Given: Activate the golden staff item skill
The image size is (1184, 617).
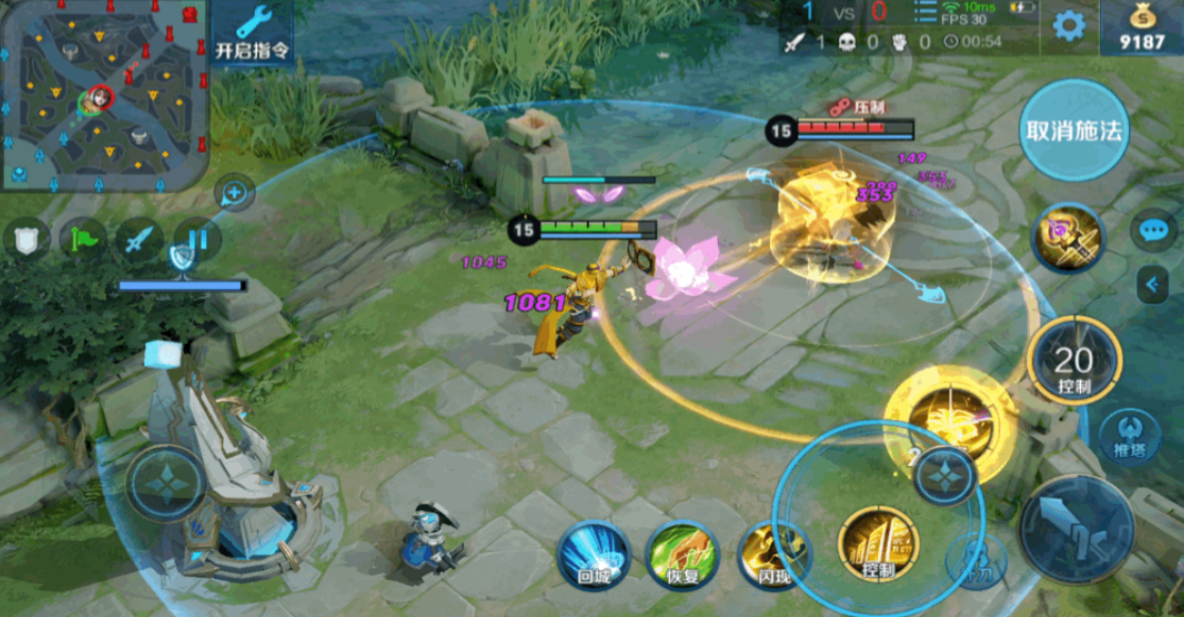Looking at the screenshot, I should [1068, 239].
